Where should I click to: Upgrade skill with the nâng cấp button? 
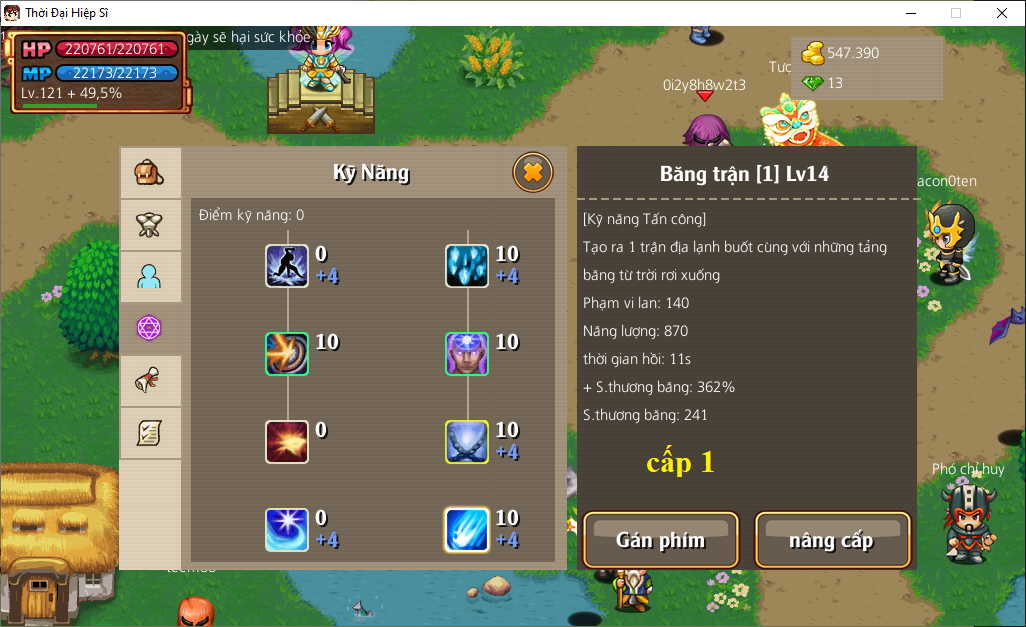[x=832, y=540]
